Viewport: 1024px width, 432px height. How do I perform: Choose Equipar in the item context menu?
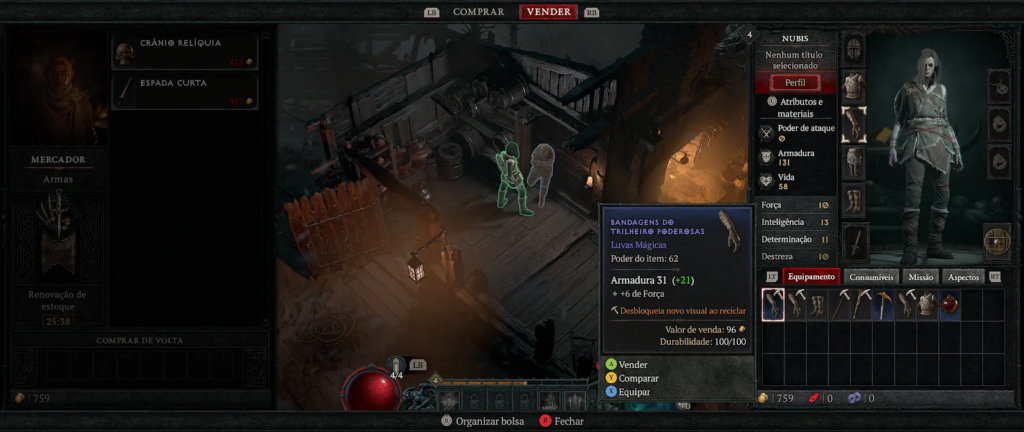point(634,392)
